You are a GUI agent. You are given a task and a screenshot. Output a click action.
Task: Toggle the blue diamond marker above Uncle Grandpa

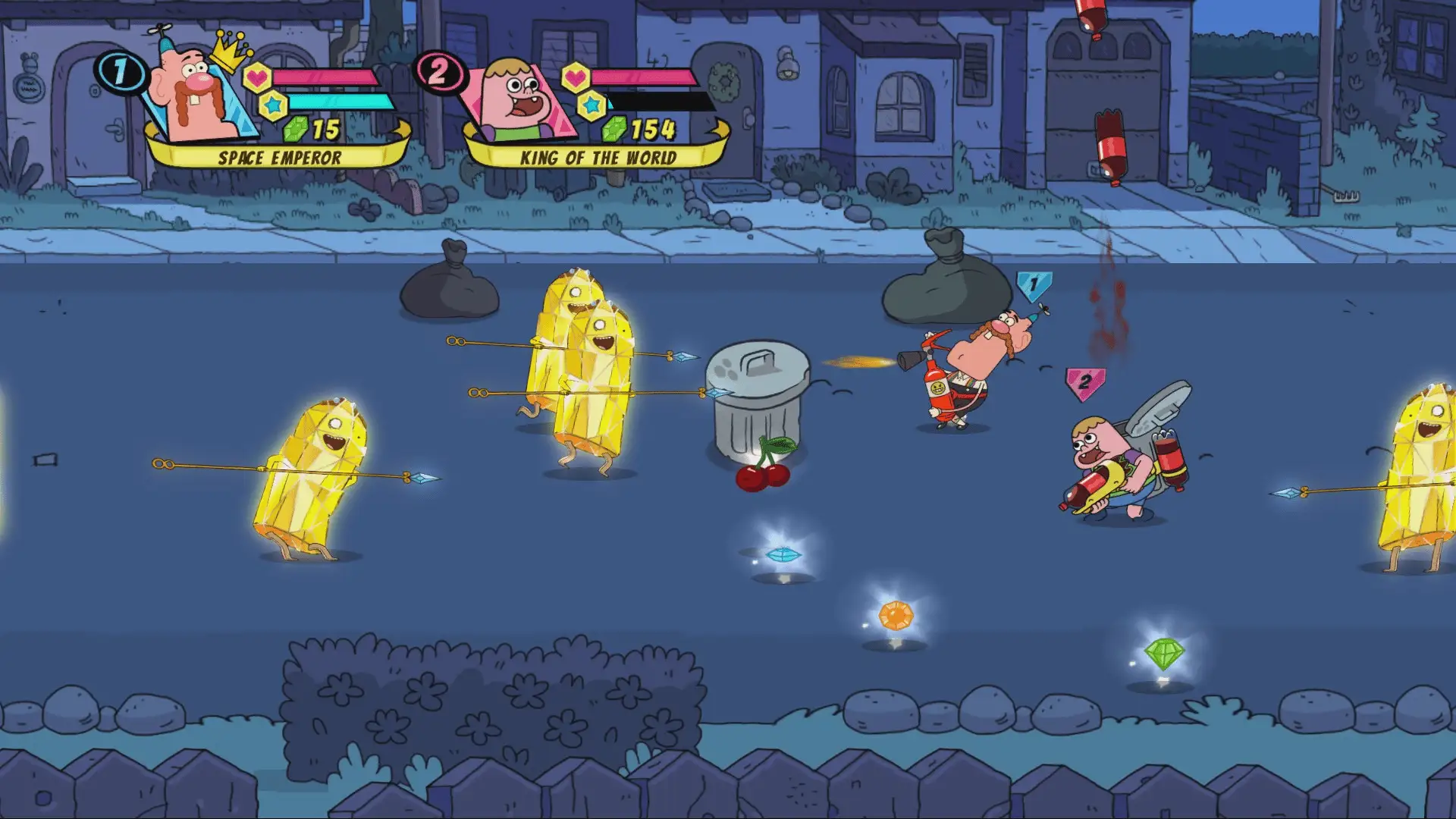[1033, 285]
